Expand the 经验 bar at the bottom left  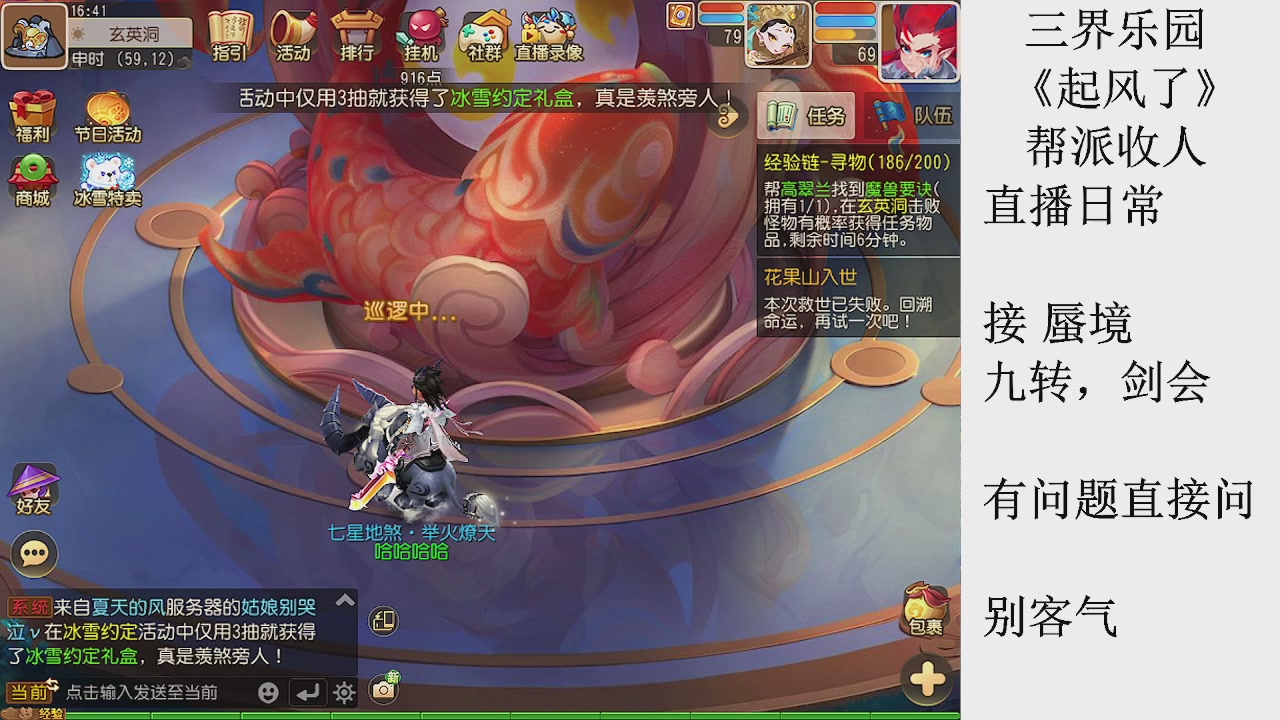click(30, 714)
